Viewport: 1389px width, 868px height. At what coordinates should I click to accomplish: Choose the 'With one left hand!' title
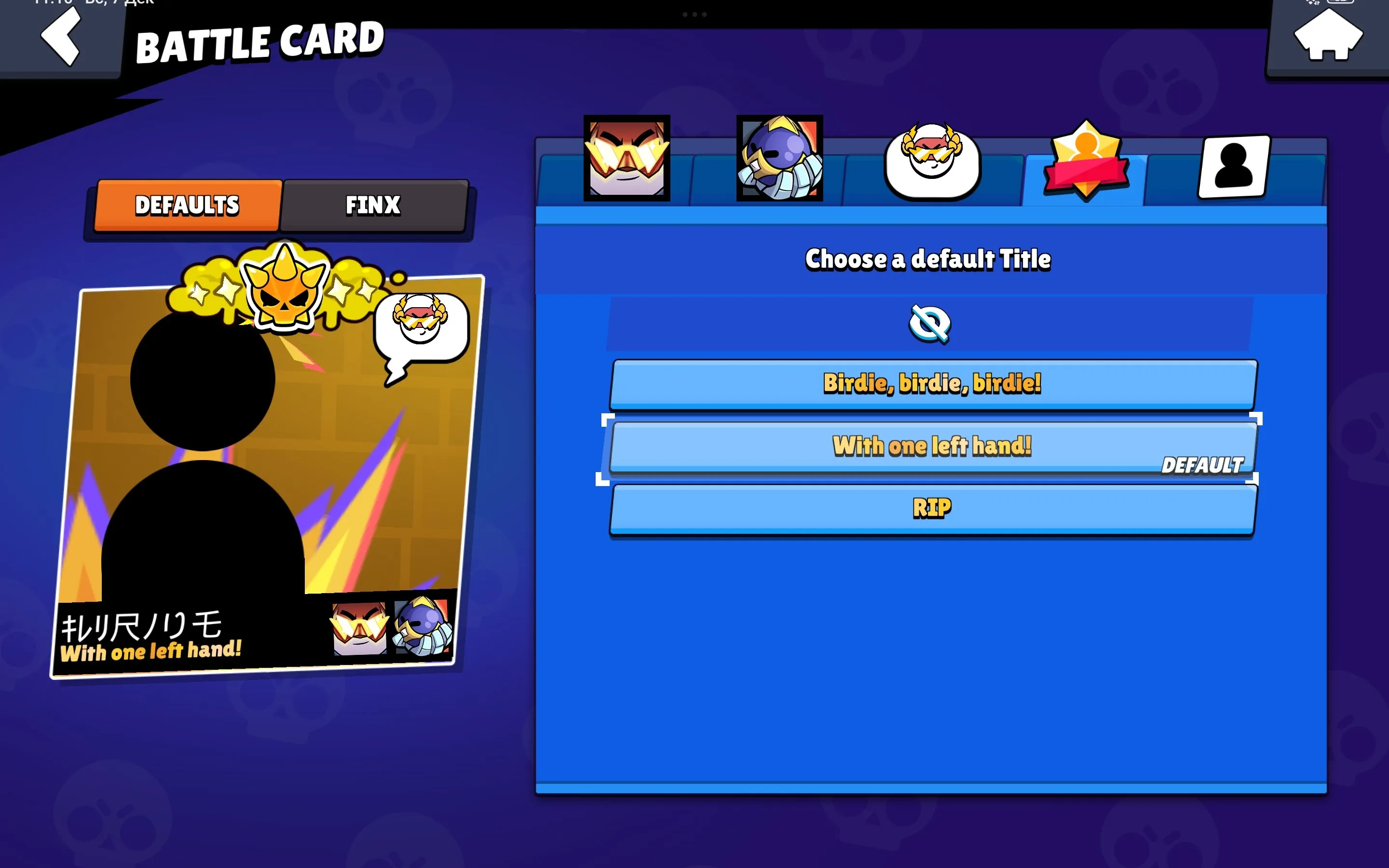coord(931,446)
